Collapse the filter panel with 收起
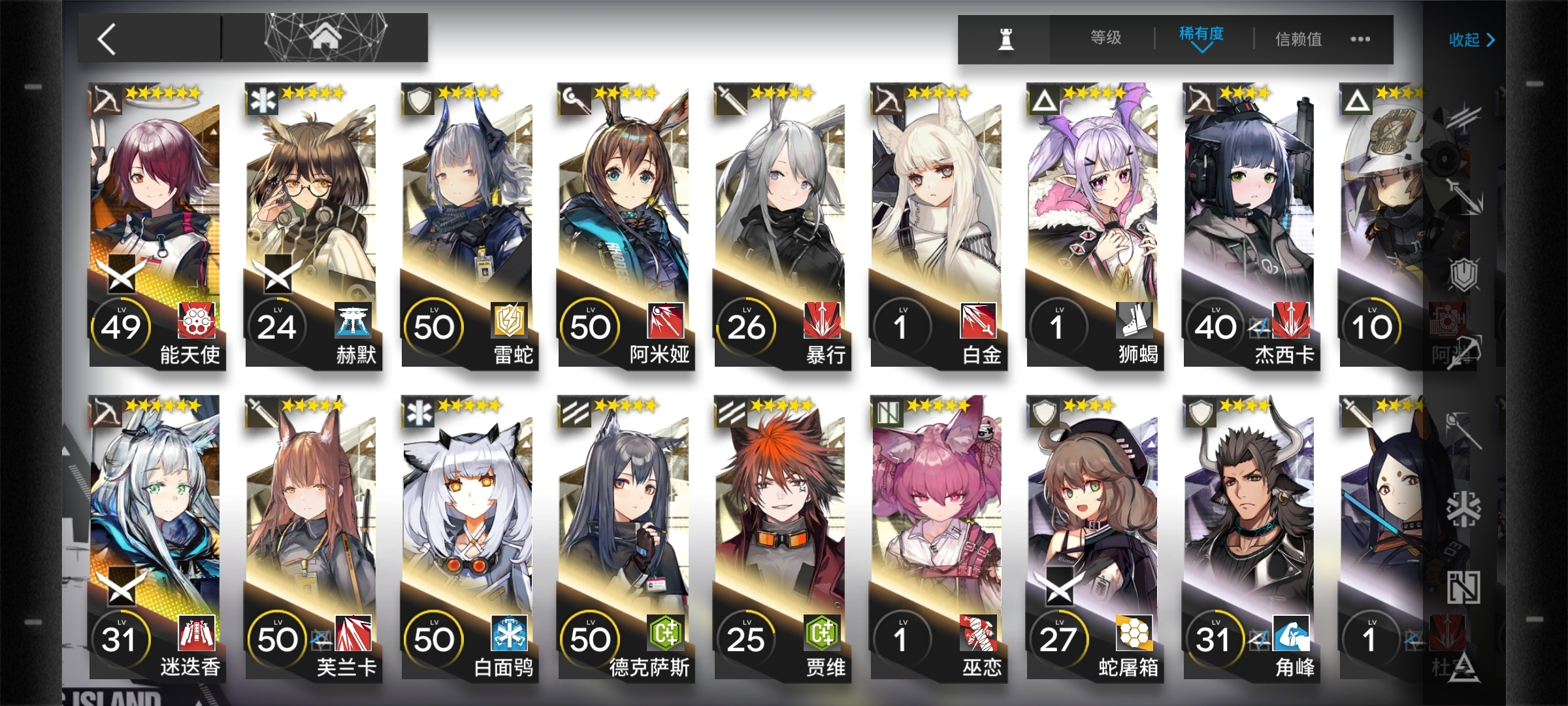This screenshot has width=1568, height=706. 1471,40
